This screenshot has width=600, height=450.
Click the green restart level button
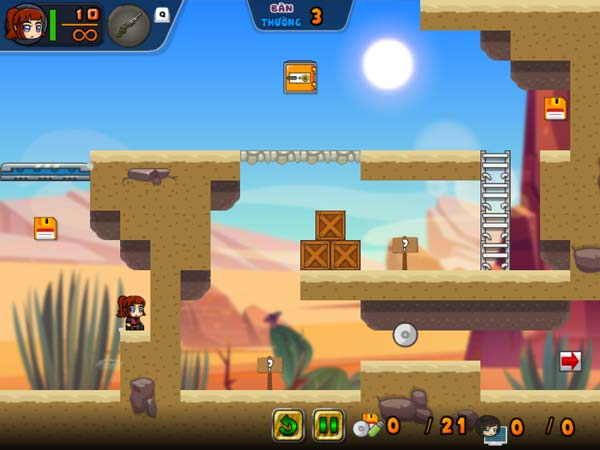288,425
